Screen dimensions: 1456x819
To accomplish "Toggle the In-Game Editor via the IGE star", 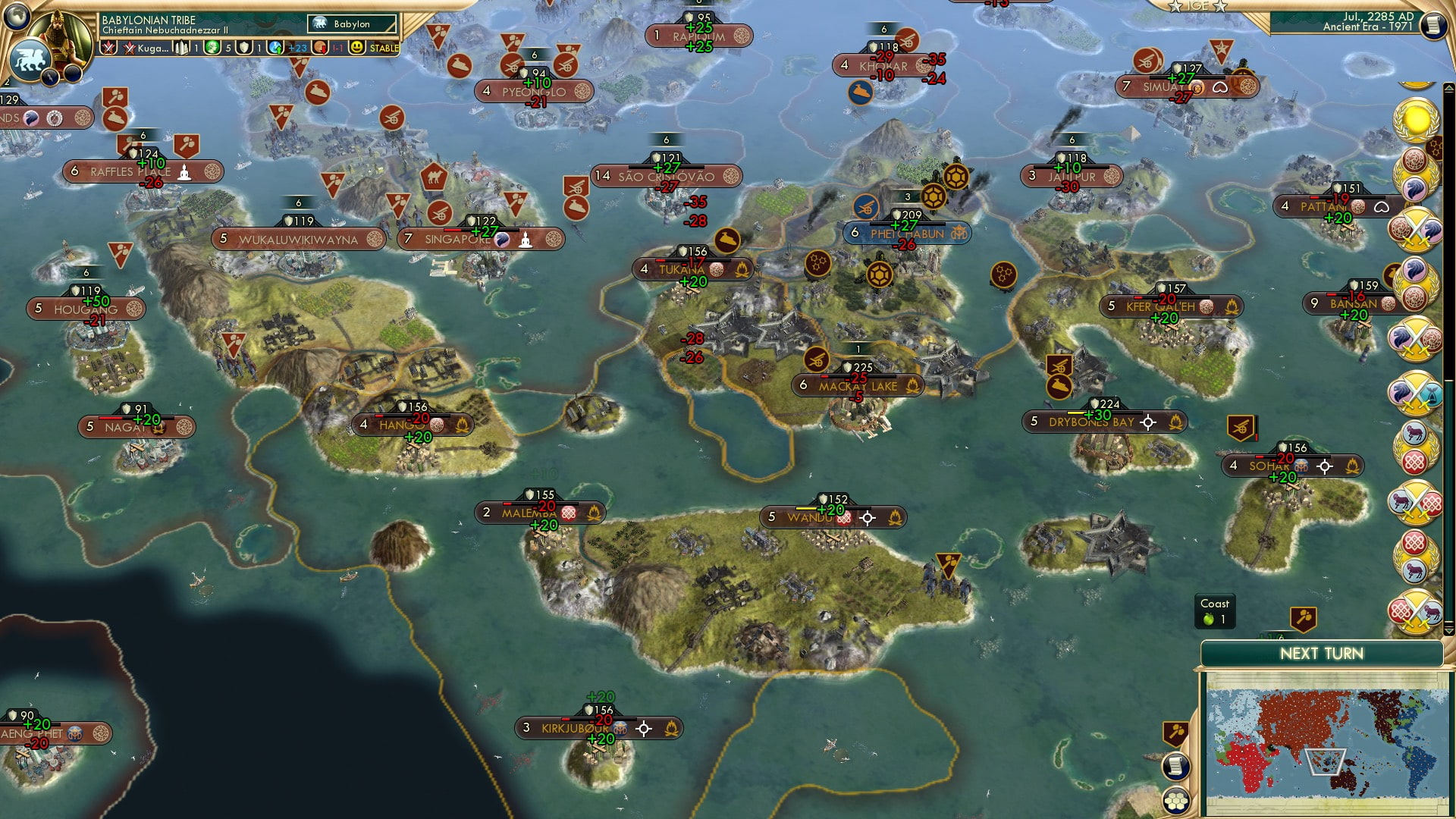I will (1175, 6).
